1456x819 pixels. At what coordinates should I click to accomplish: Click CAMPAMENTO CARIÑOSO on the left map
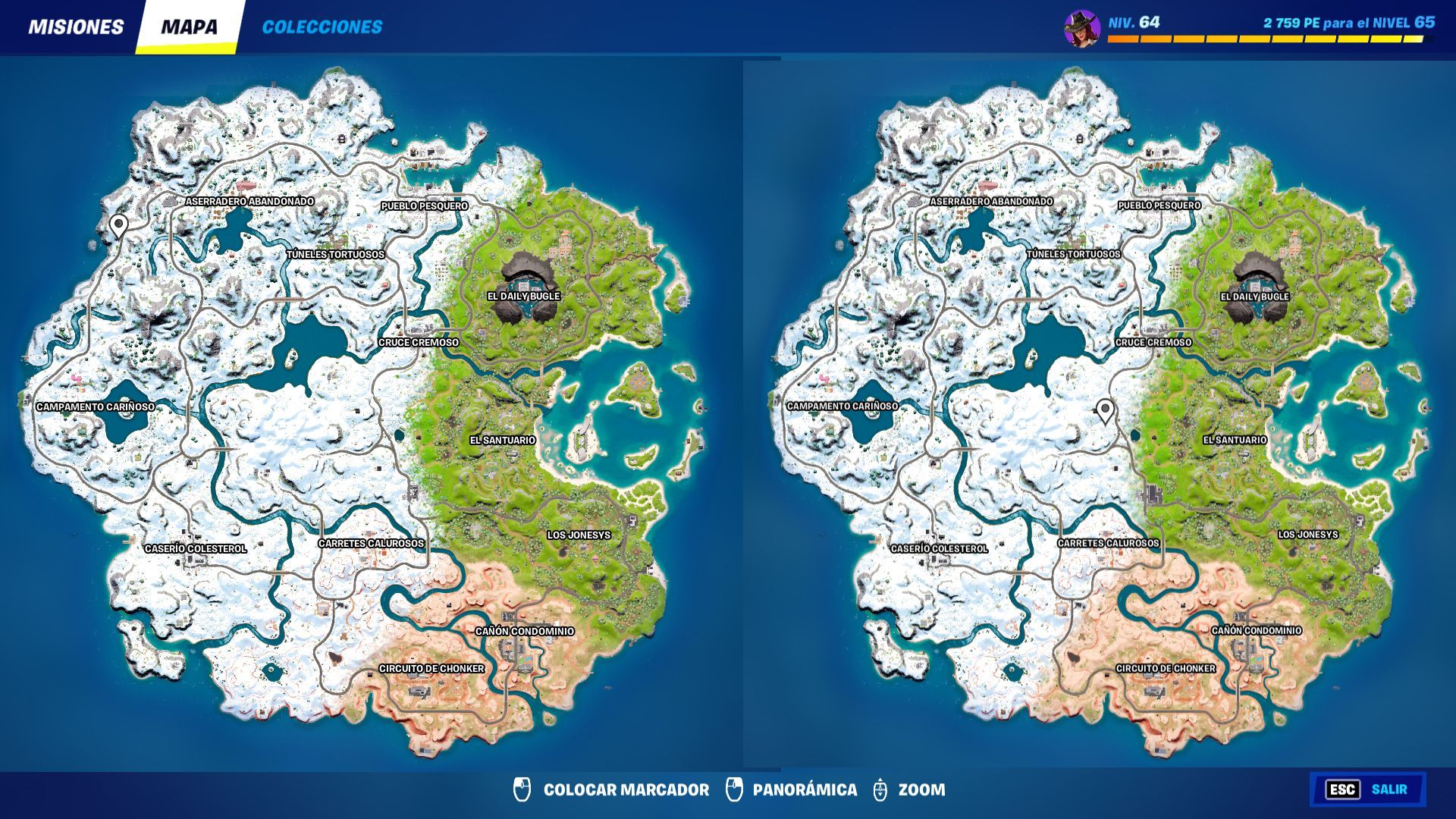[x=96, y=406]
